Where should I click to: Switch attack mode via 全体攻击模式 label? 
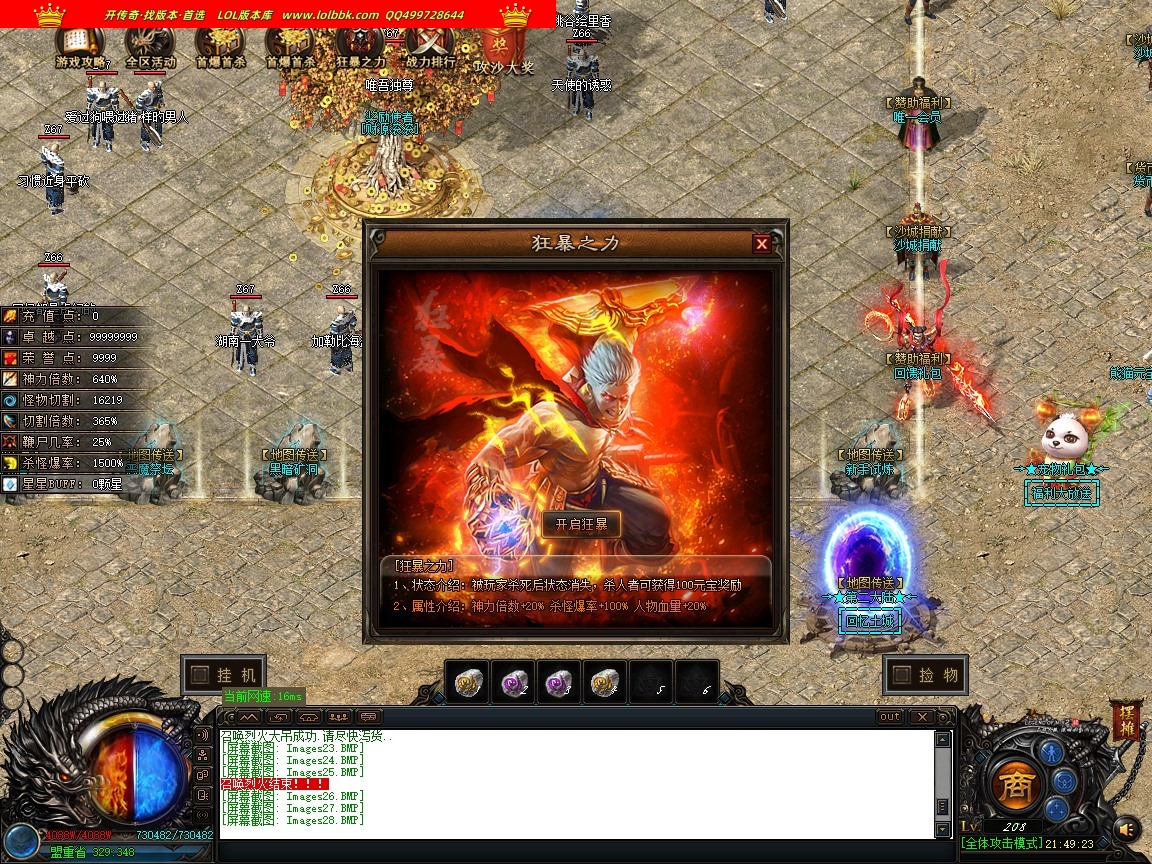[1001, 844]
